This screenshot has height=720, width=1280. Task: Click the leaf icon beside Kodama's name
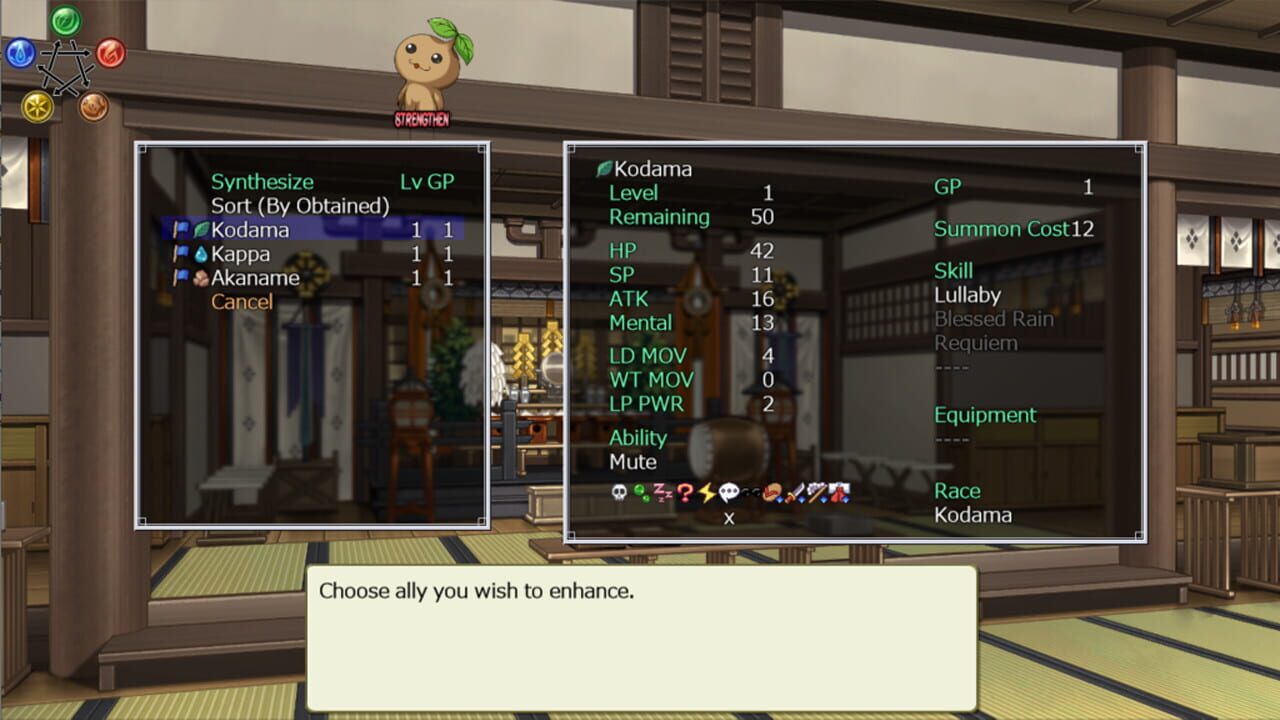point(602,166)
